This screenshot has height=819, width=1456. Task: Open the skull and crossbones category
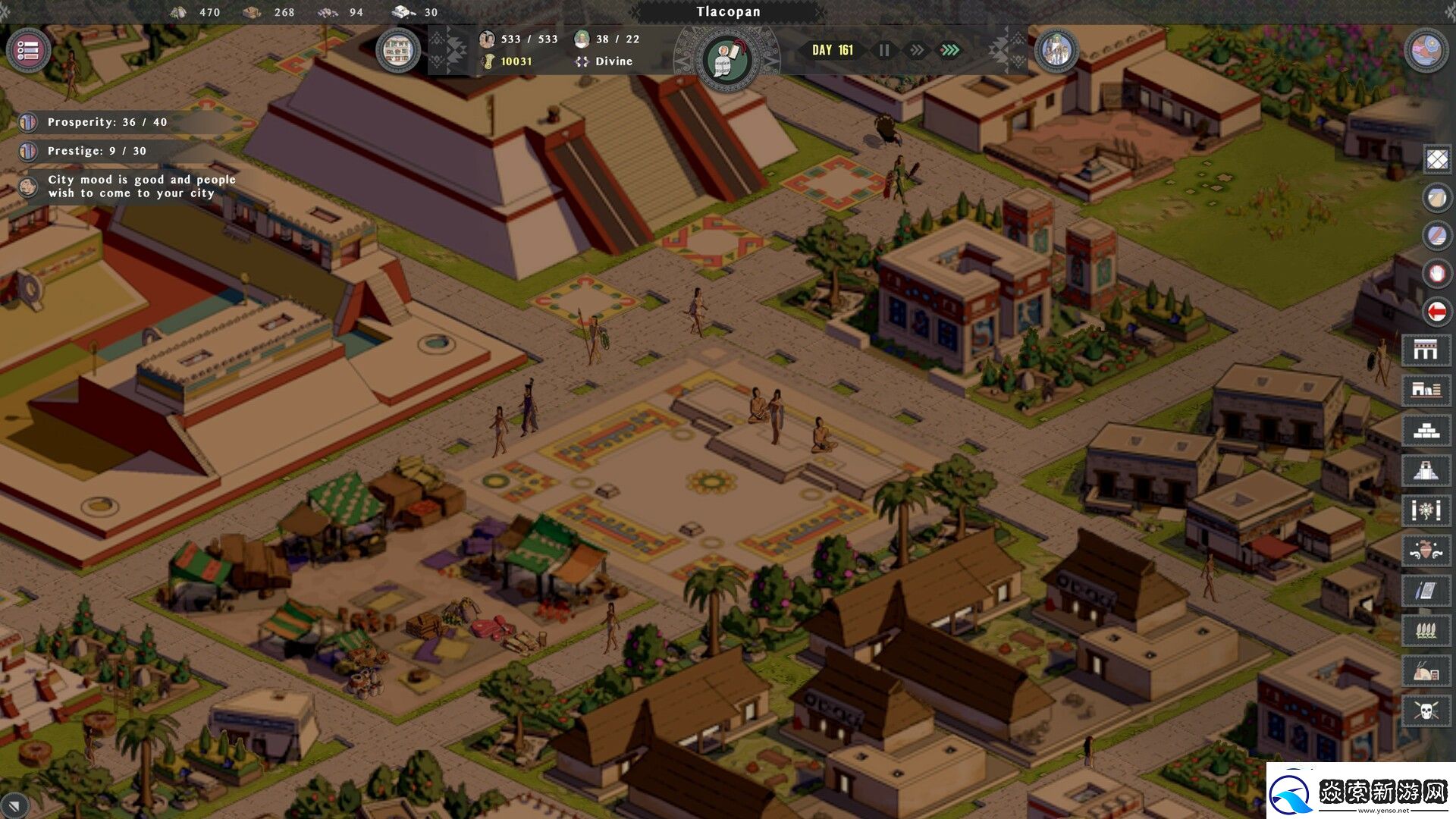pos(1426,711)
